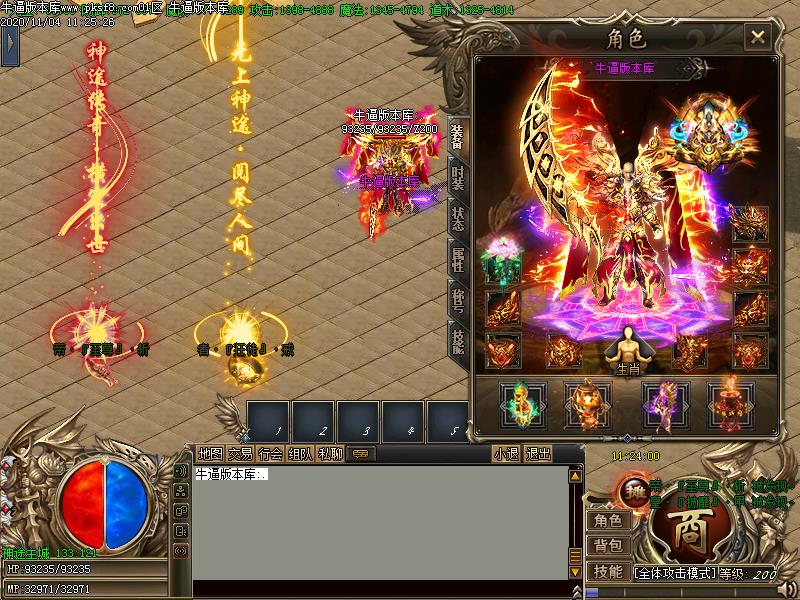
Task: Switch to the 时装 costume tab
Action: (457, 177)
